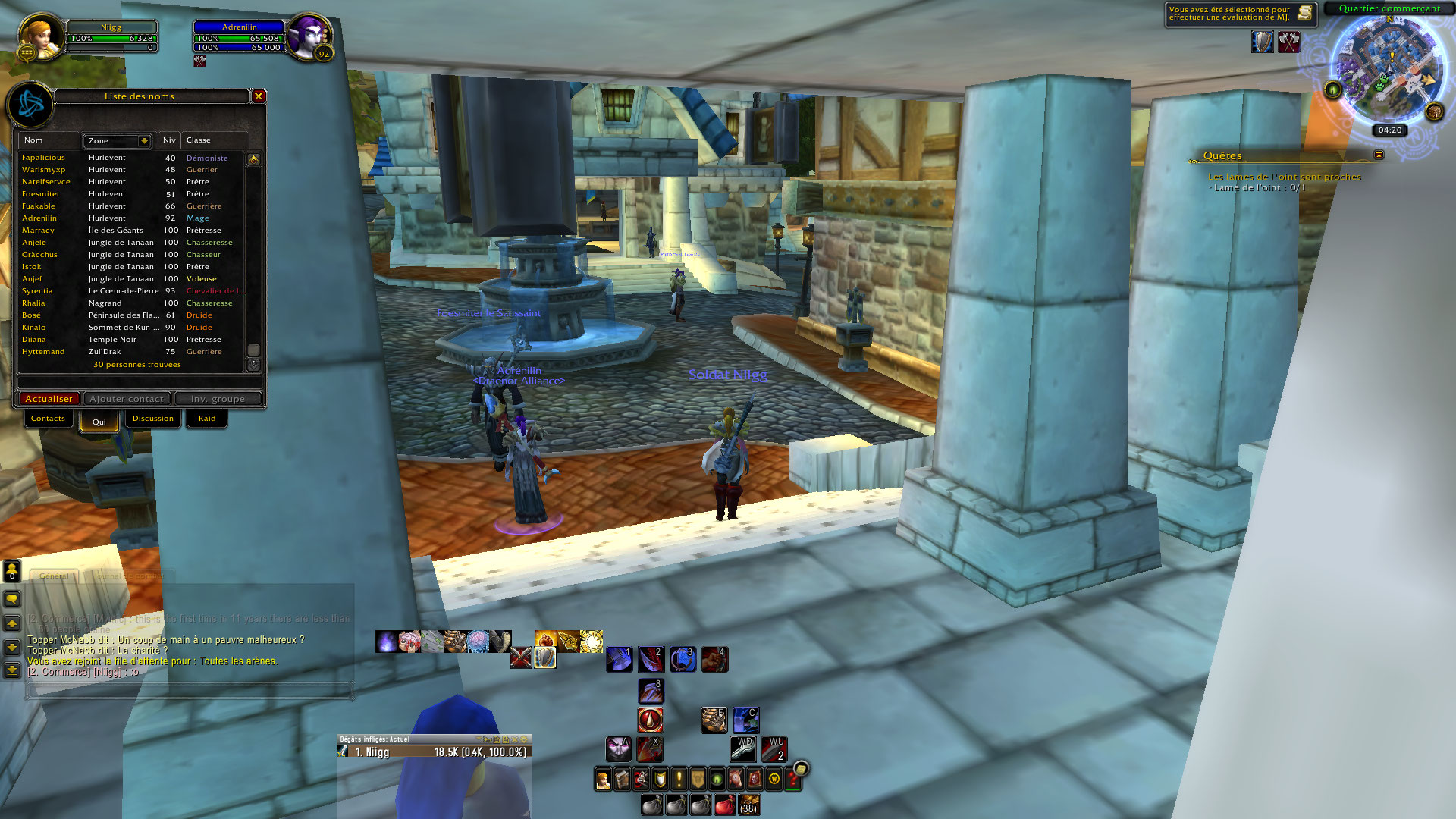Select the Général chat tab
Viewport: 1456px width, 819px height.
(x=54, y=576)
